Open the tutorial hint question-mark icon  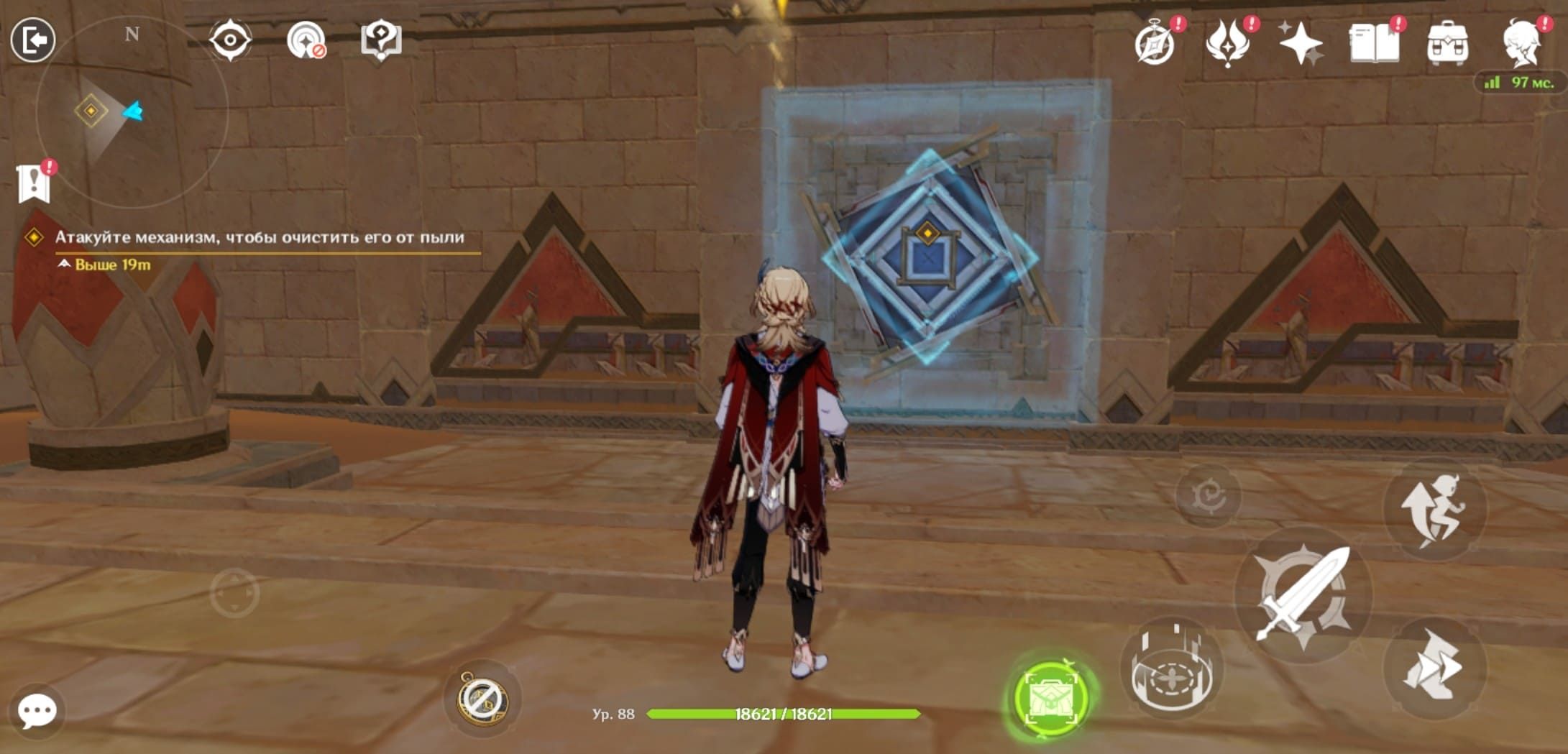point(381,40)
